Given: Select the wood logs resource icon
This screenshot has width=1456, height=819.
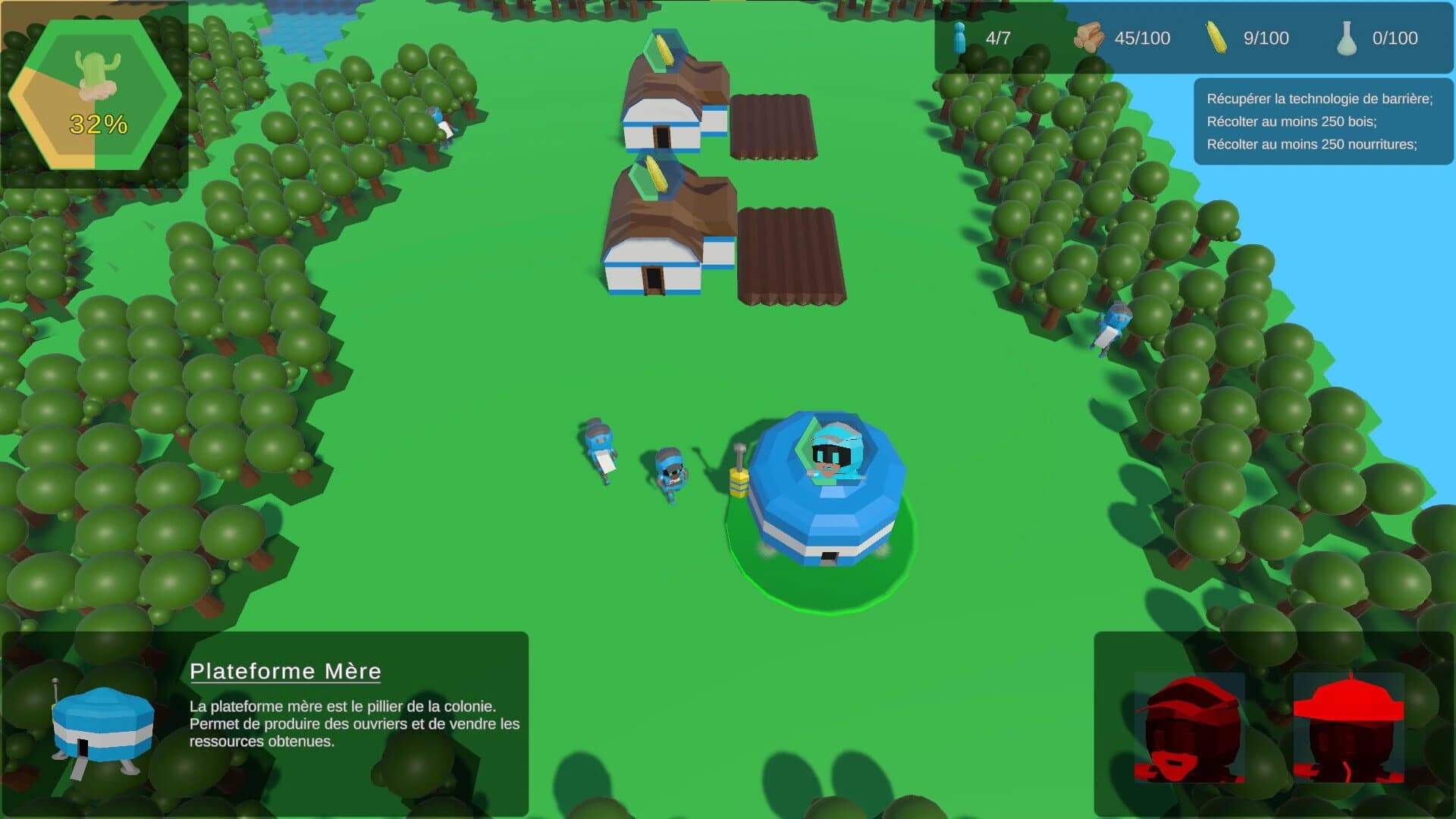Looking at the screenshot, I should coord(1090,38).
